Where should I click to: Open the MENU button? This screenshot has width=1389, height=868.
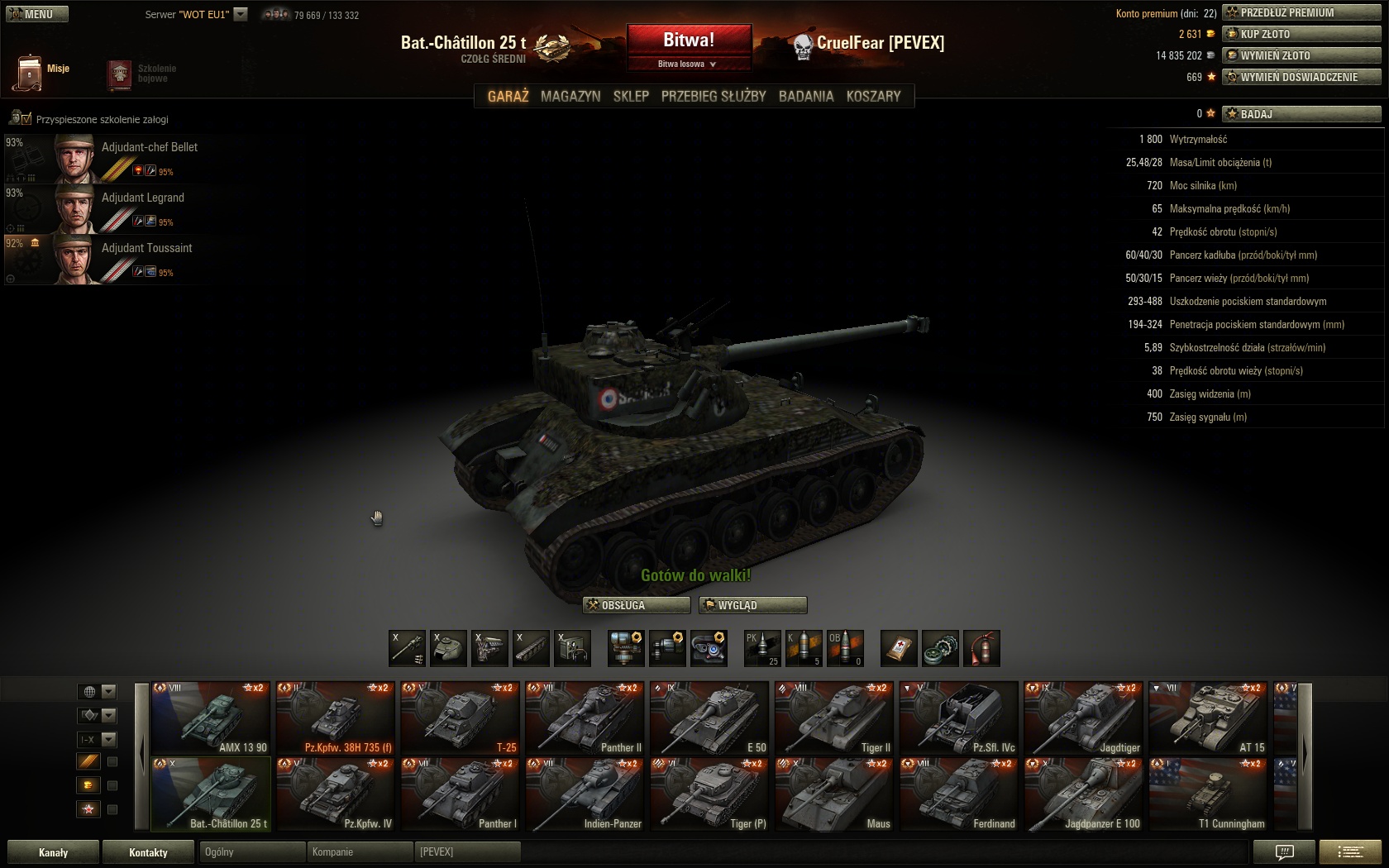(37, 14)
